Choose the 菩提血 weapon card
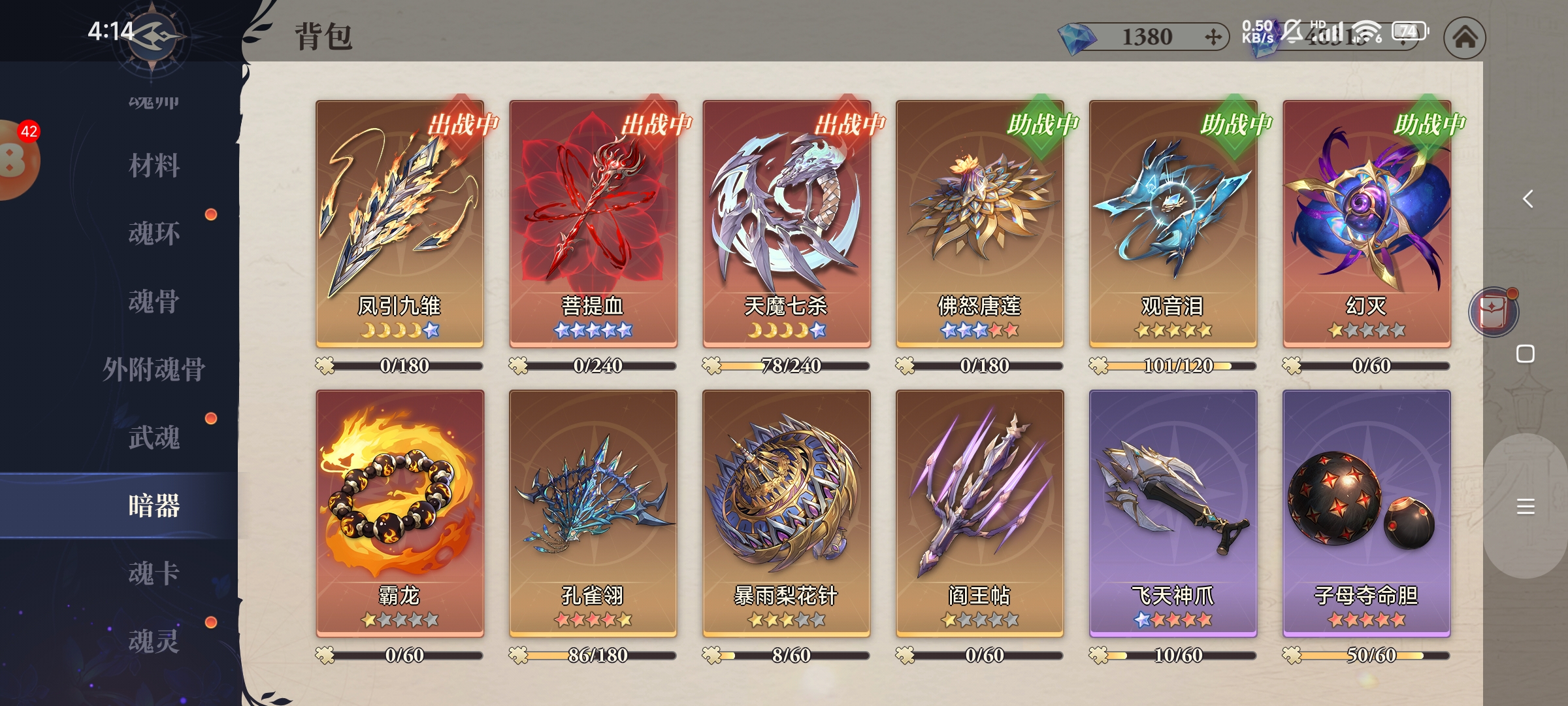1568x706 pixels. tap(593, 222)
